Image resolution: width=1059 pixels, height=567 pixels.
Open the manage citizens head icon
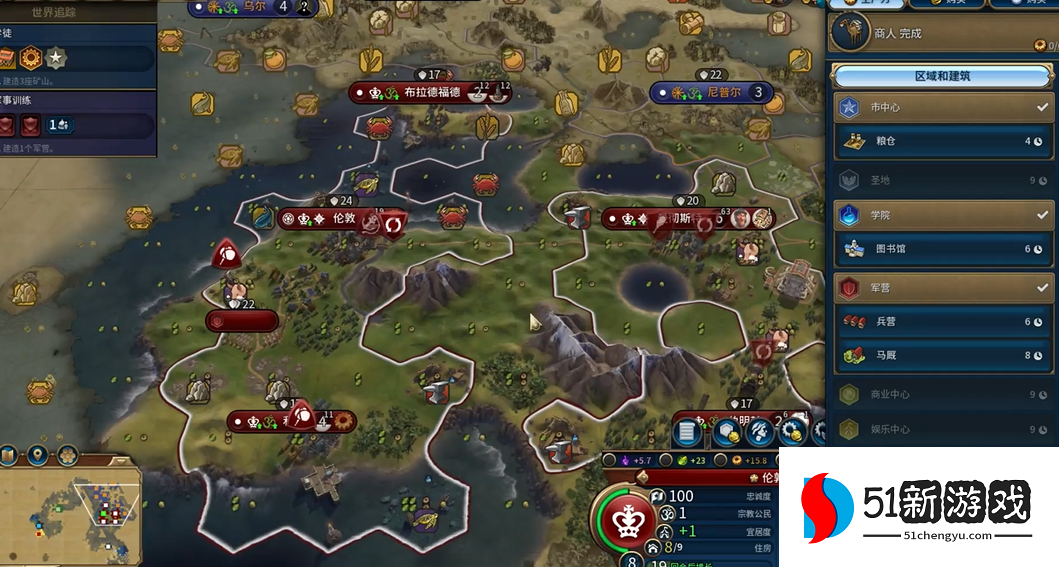pyautogui.click(x=759, y=432)
